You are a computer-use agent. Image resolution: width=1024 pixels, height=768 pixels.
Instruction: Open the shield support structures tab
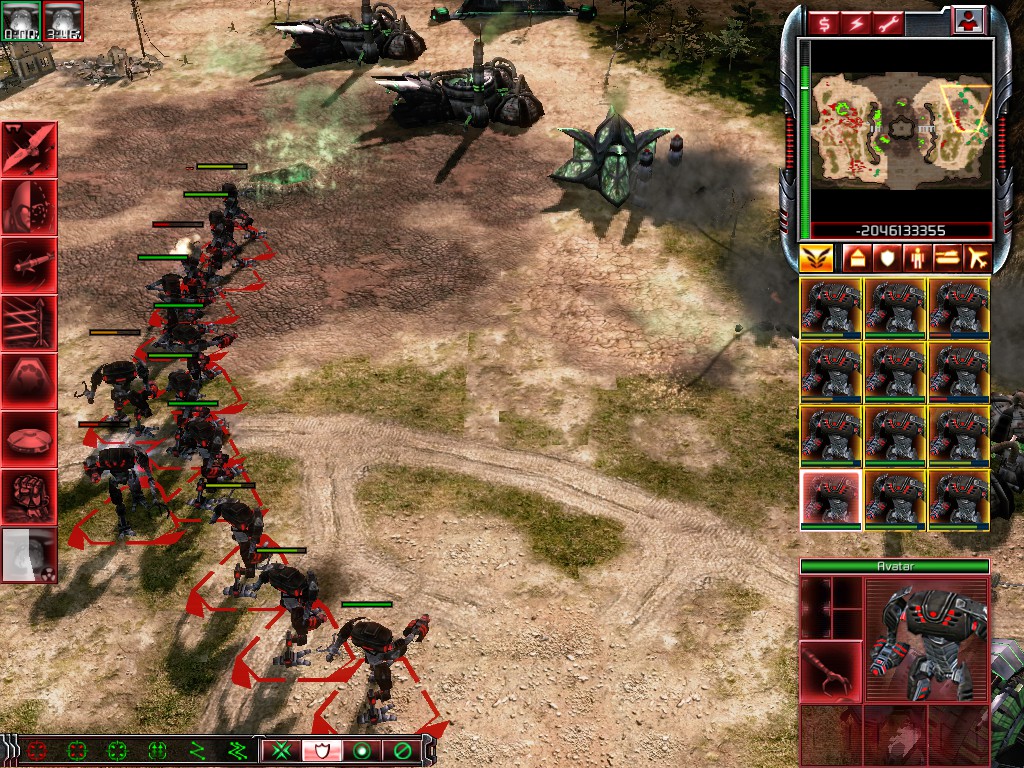[x=886, y=258]
